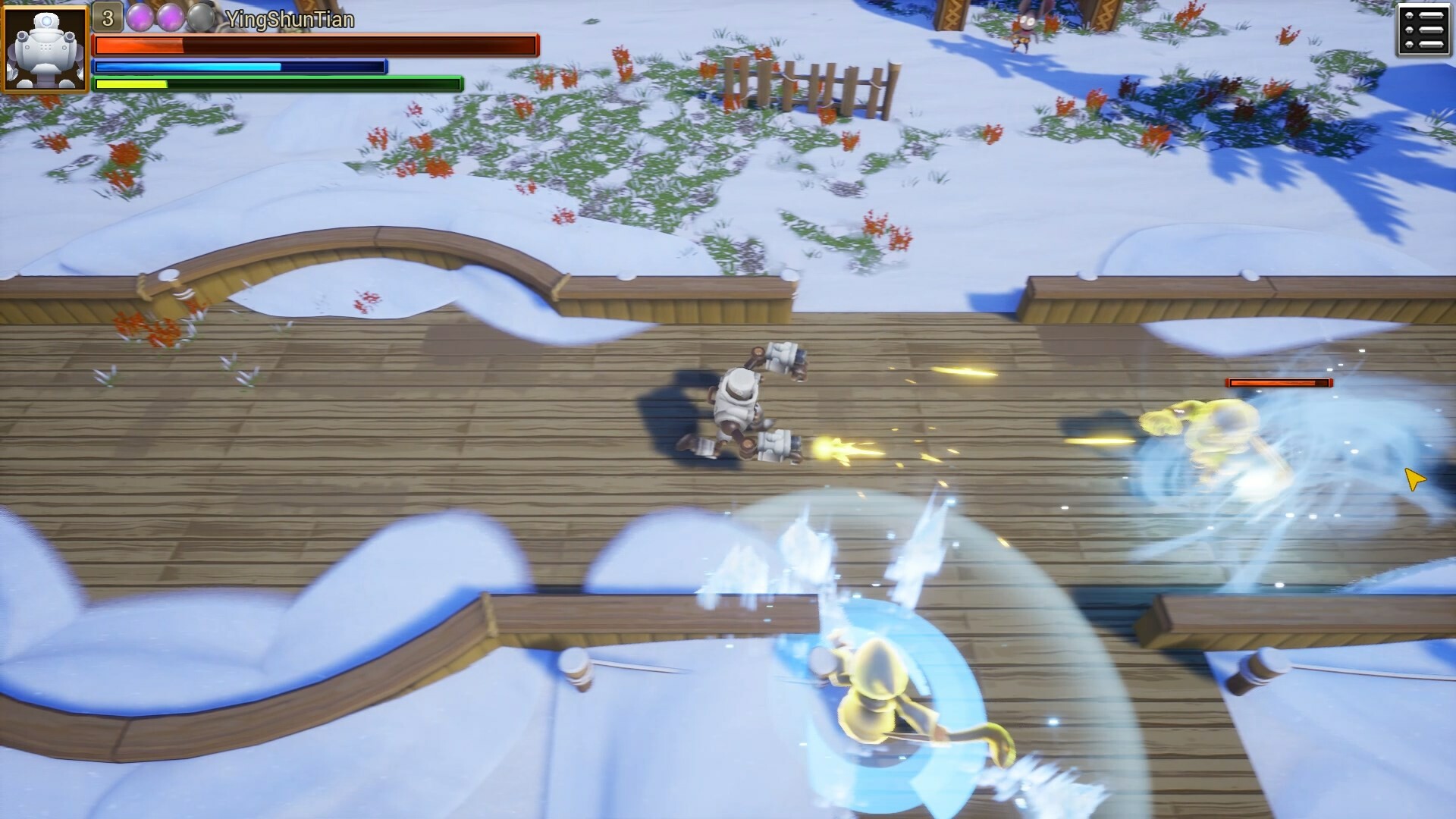Click the level 3 badge beside the portrait

point(107,15)
